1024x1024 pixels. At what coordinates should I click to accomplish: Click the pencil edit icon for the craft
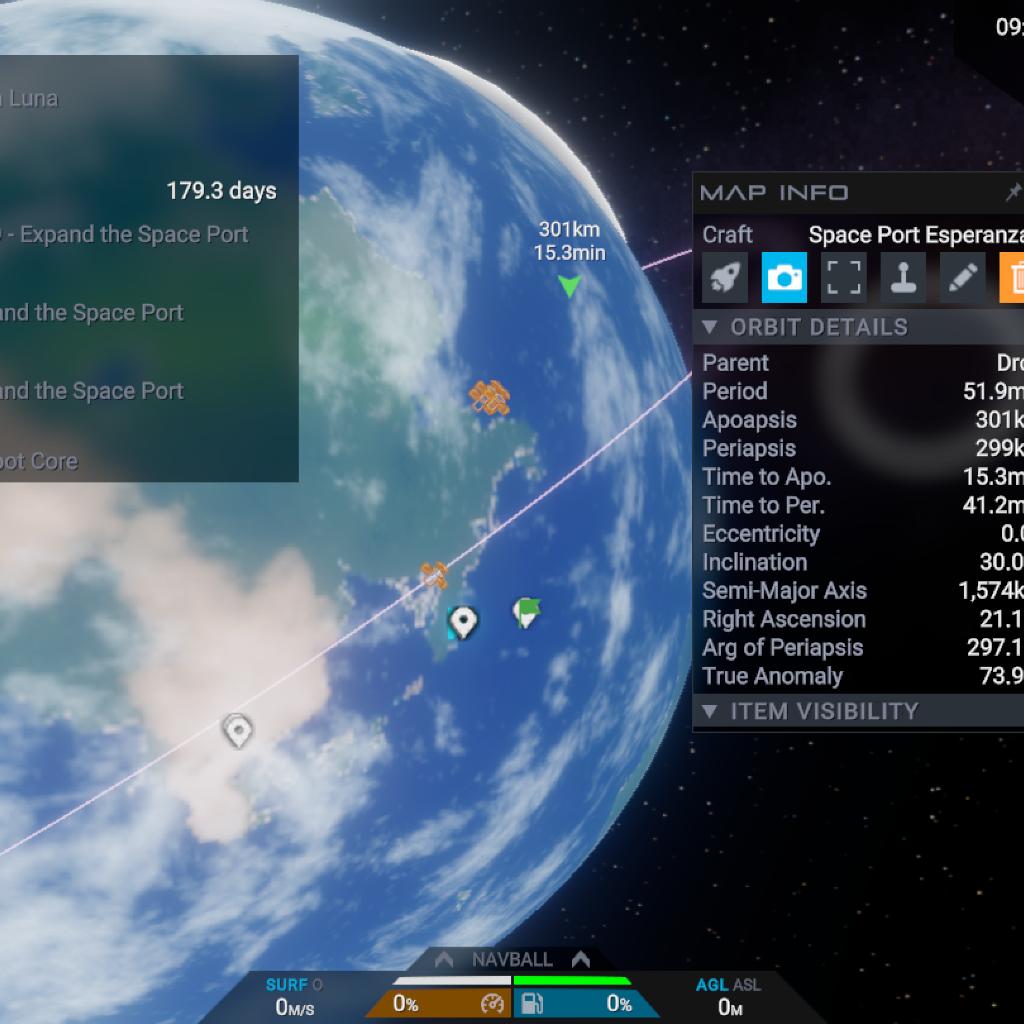click(x=961, y=278)
